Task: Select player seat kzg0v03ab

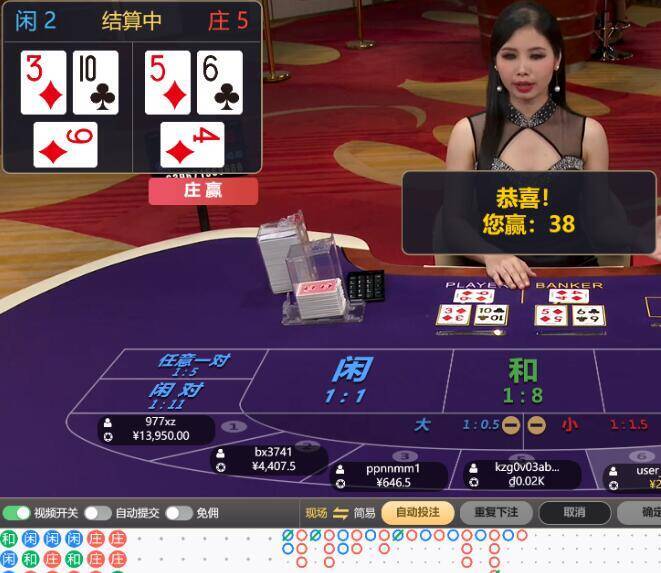Action: [x=520, y=475]
